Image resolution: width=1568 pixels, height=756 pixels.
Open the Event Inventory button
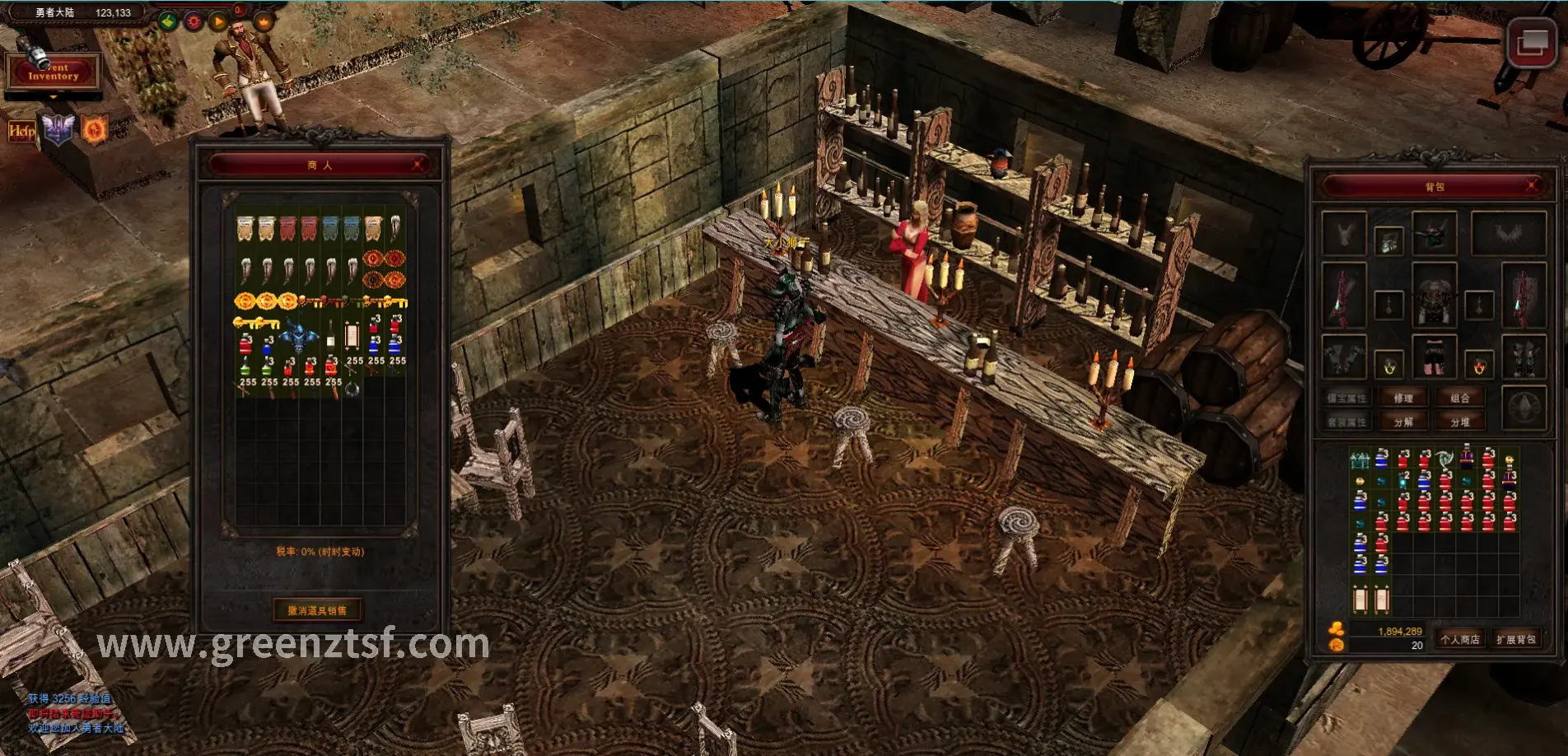54,72
